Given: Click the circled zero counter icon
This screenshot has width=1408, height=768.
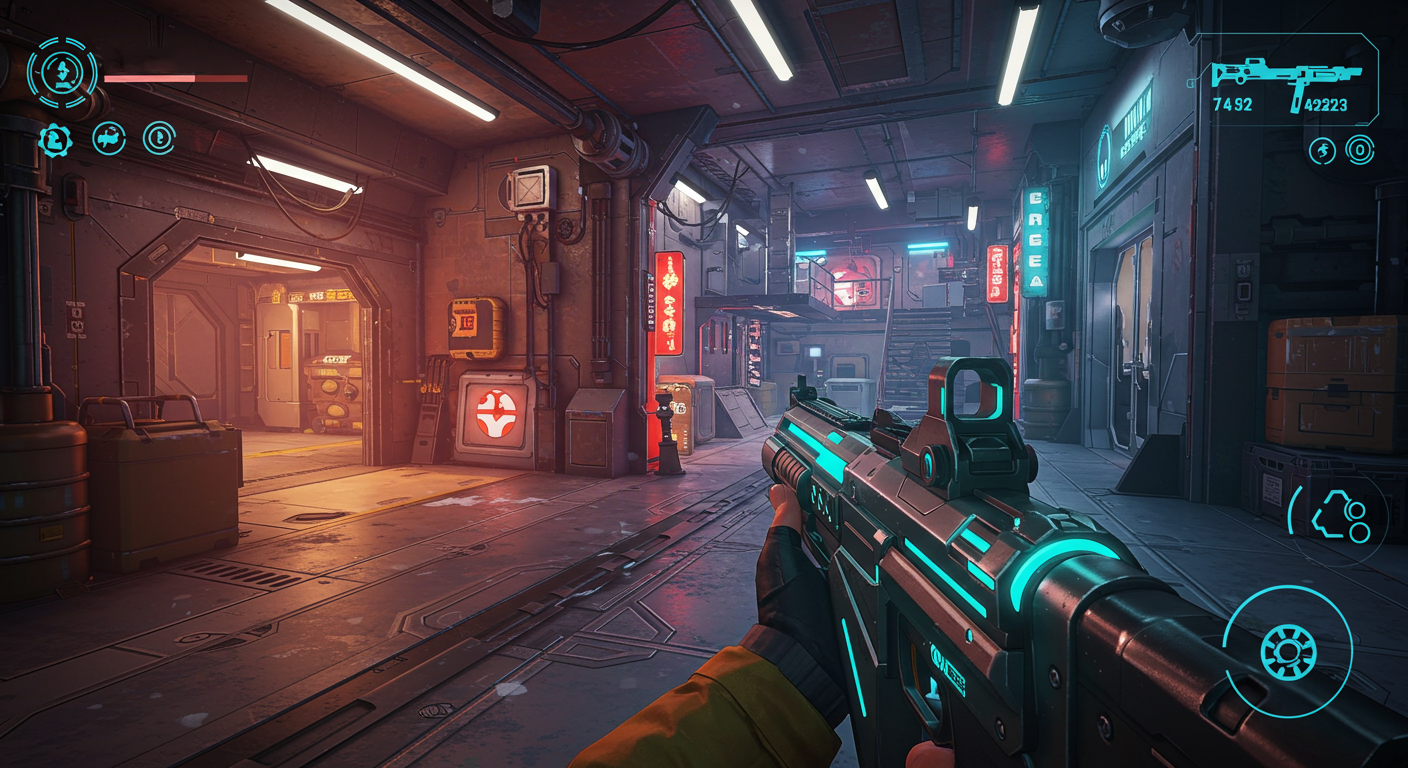Looking at the screenshot, I should pyautogui.click(x=1359, y=151).
